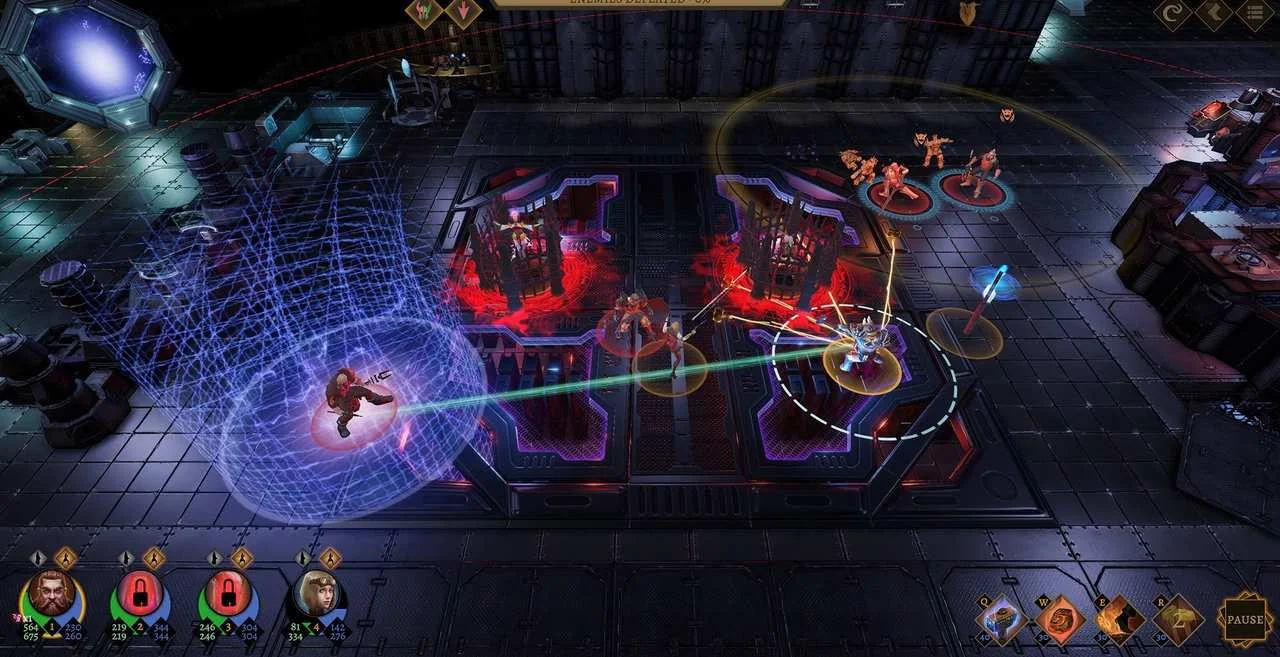Viewport: 1280px width, 657px height.
Task: Toggle the blonde hero's gold stance icon
Action: point(331,558)
